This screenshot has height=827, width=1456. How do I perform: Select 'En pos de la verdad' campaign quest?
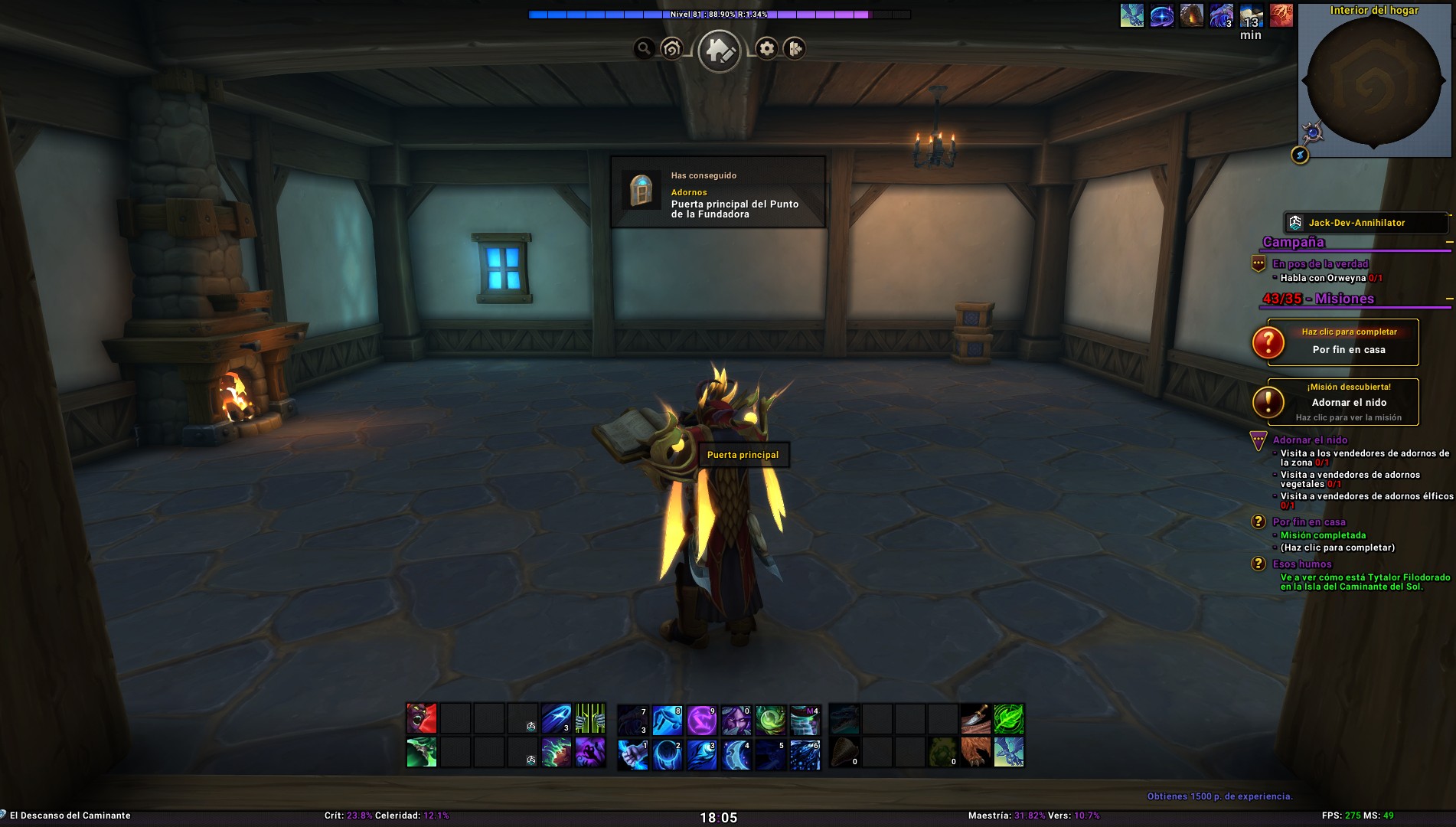[x=1320, y=264]
